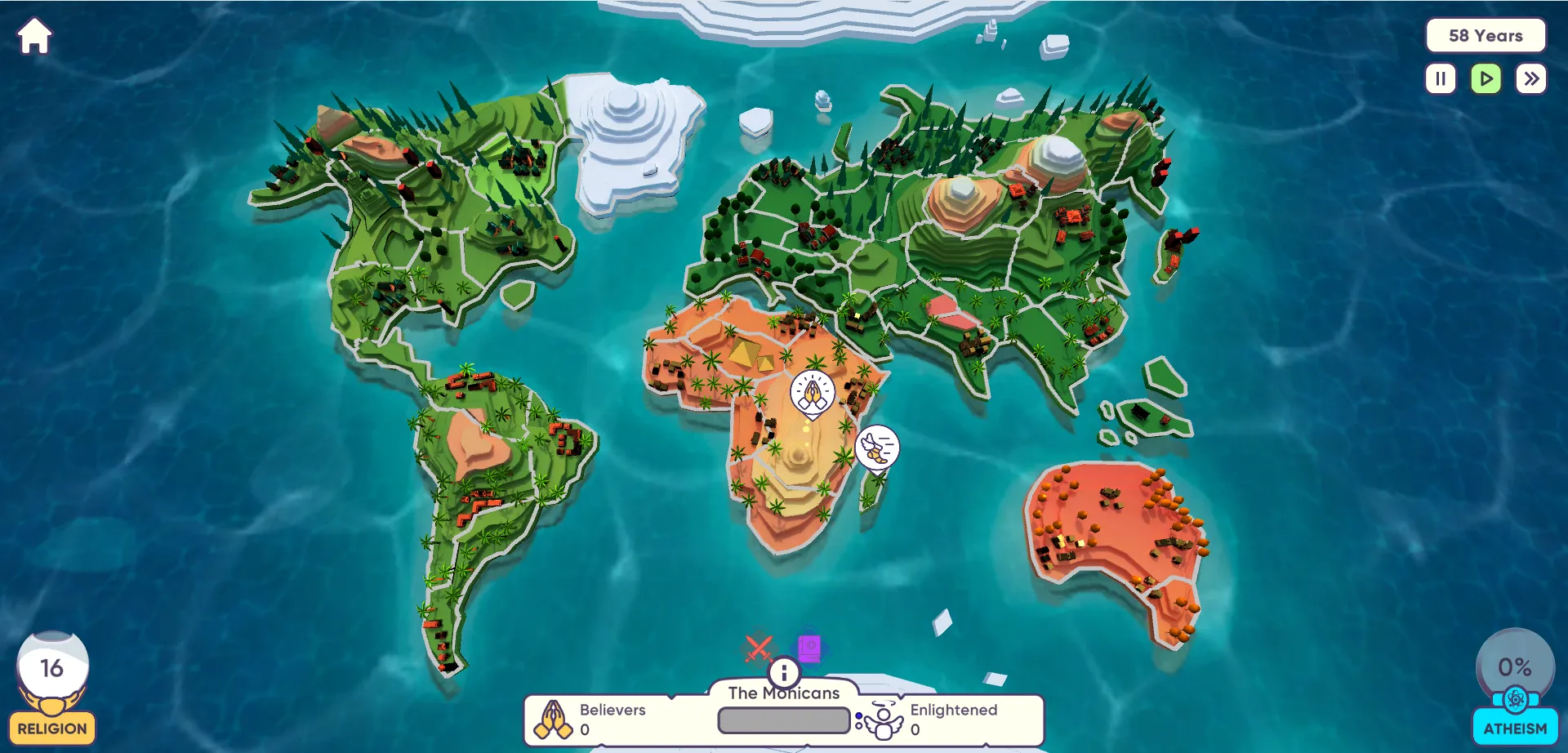Collect the praying hands bubble
1568x753 pixels.
point(812,393)
